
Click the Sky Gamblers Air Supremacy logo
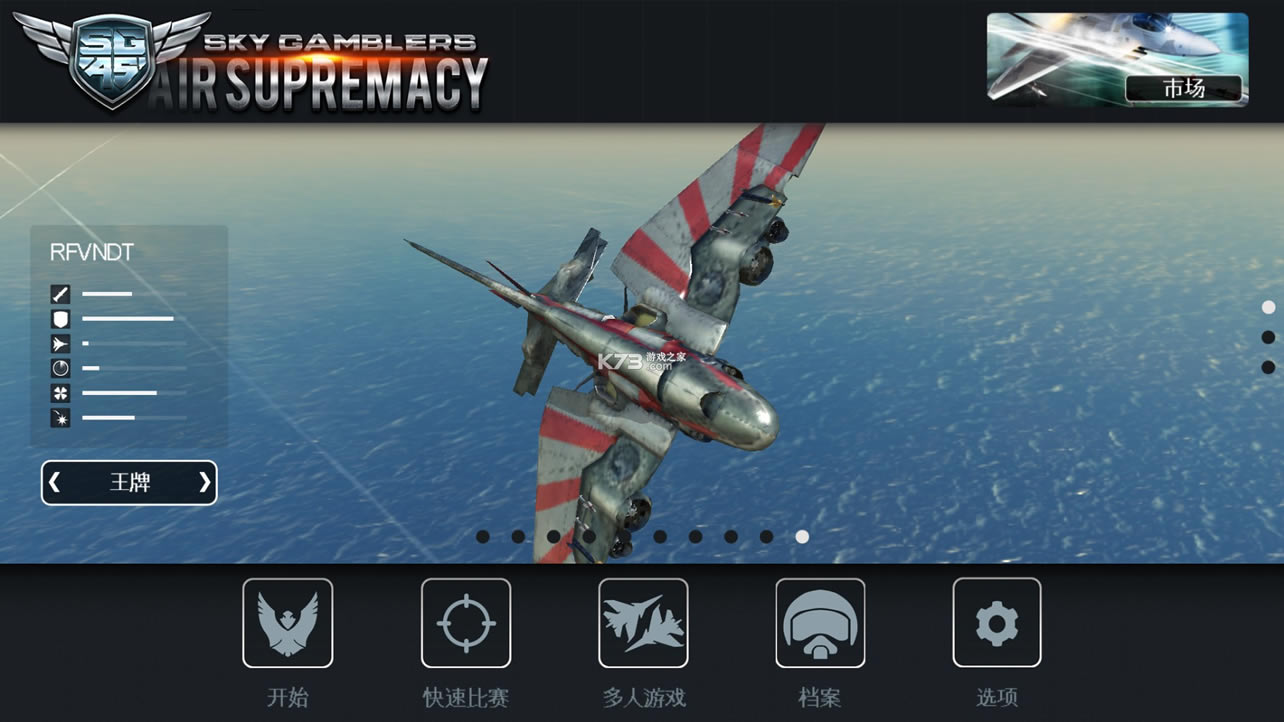(x=250, y=62)
